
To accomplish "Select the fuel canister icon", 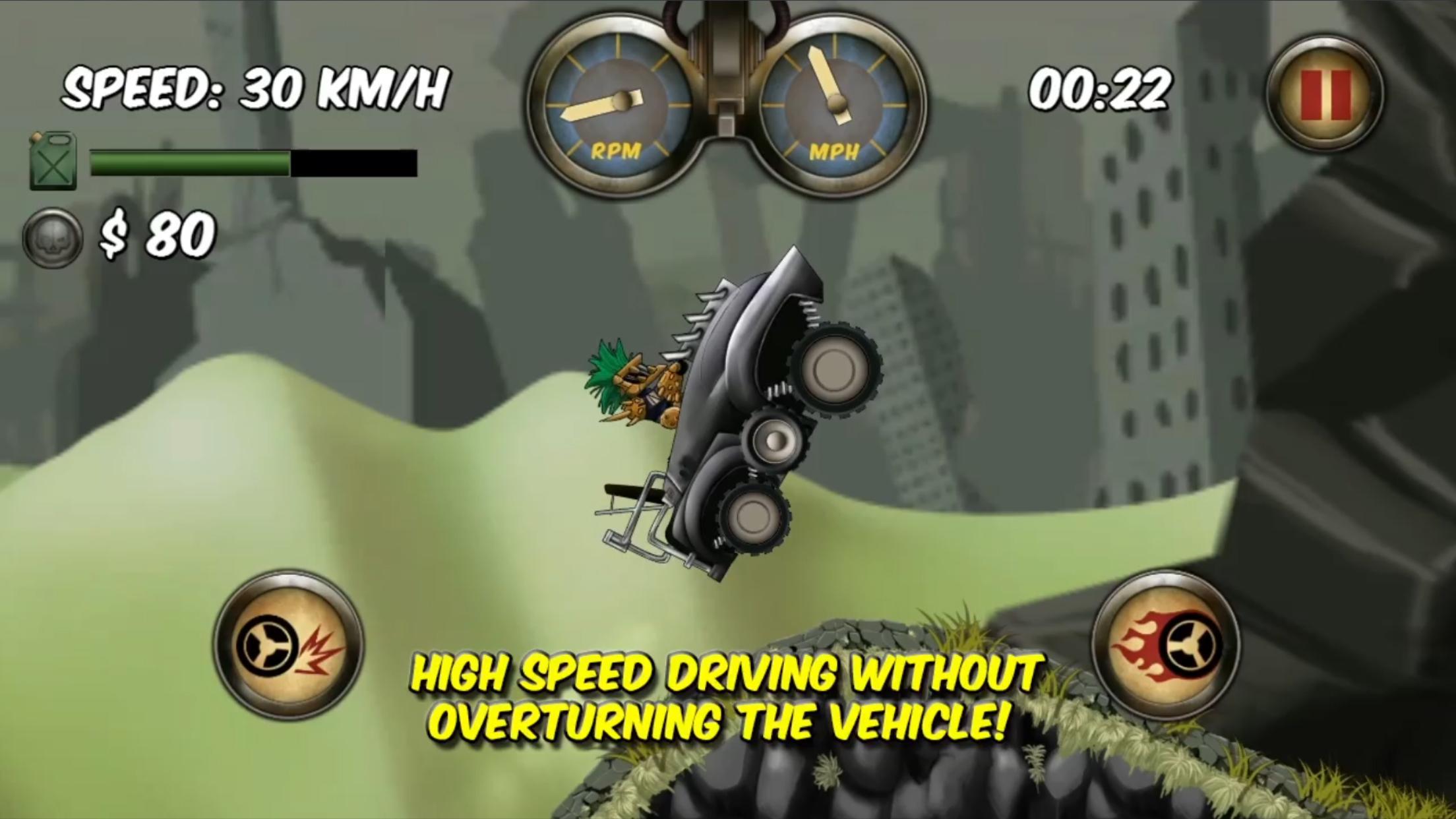I will (51, 160).
